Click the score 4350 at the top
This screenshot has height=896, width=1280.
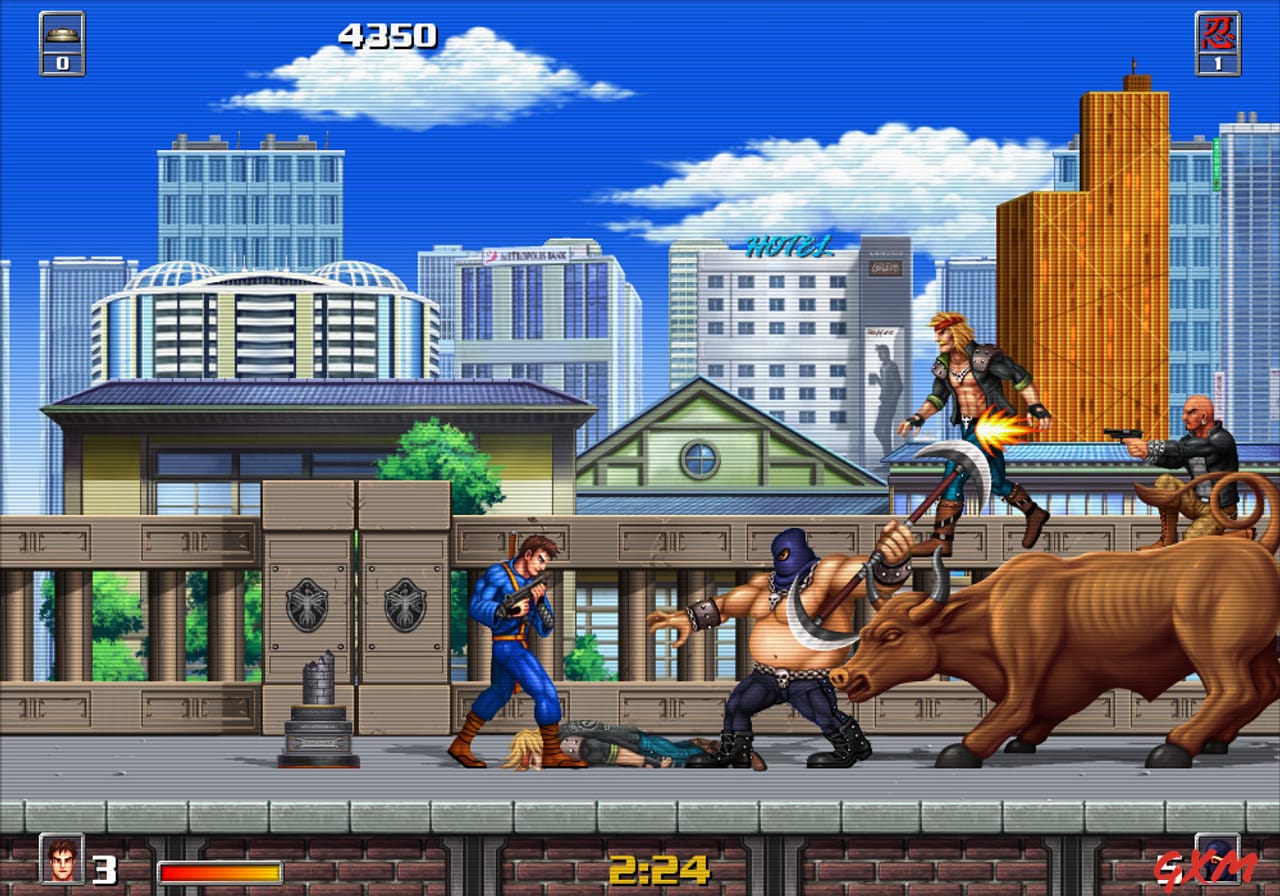[389, 33]
